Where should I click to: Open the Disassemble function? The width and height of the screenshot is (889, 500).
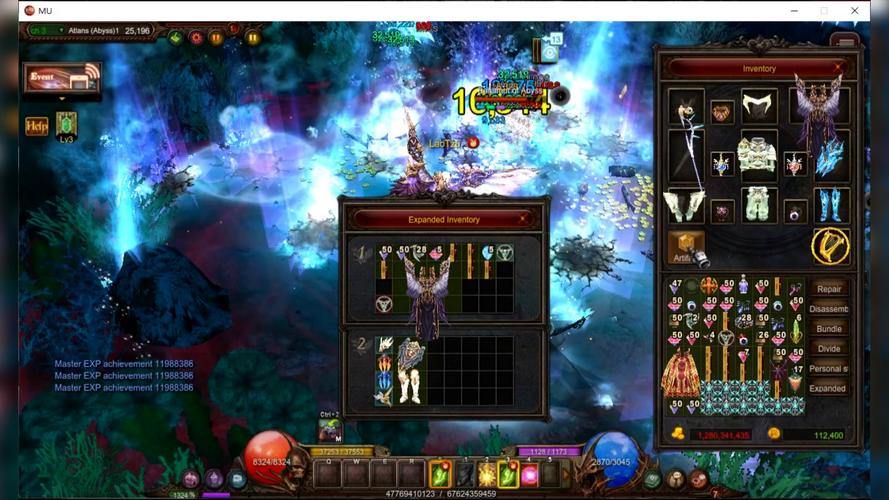click(x=829, y=308)
